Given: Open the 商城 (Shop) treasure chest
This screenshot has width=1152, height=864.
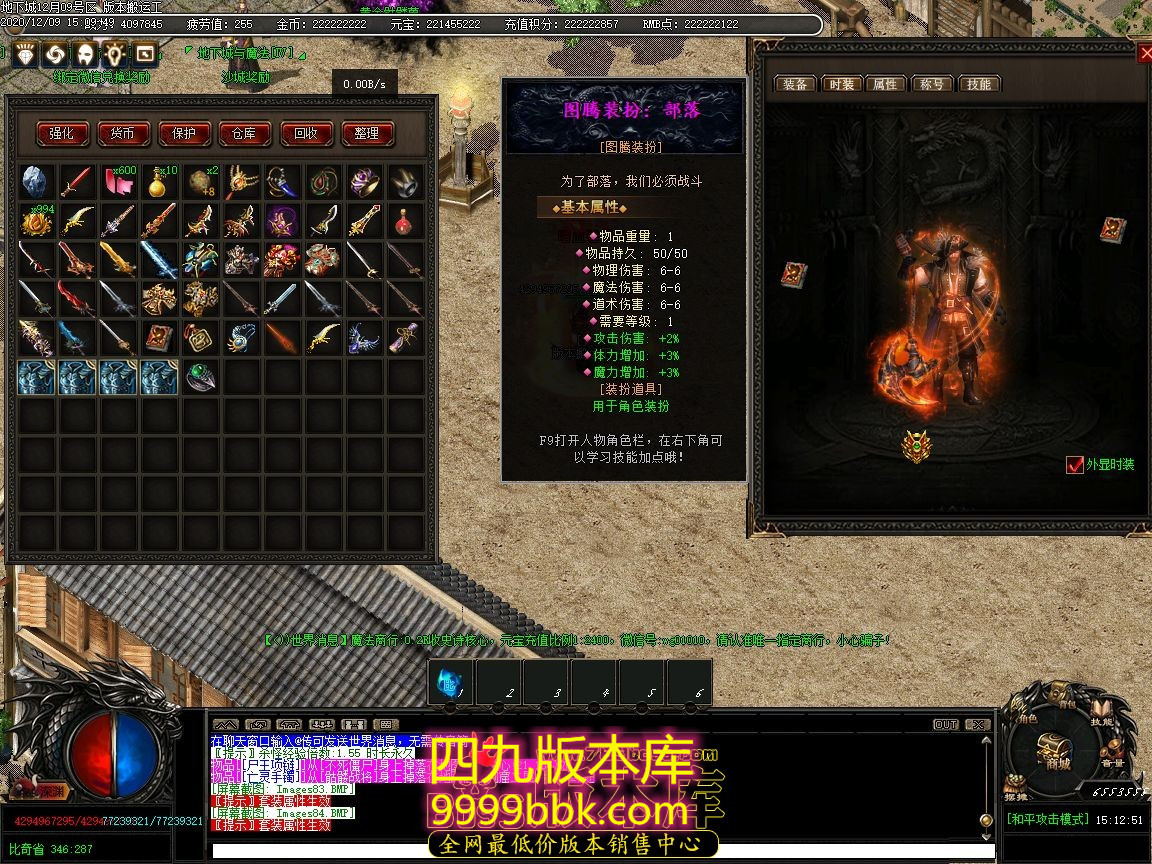Looking at the screenshot, I should [x=1052, y=746].
